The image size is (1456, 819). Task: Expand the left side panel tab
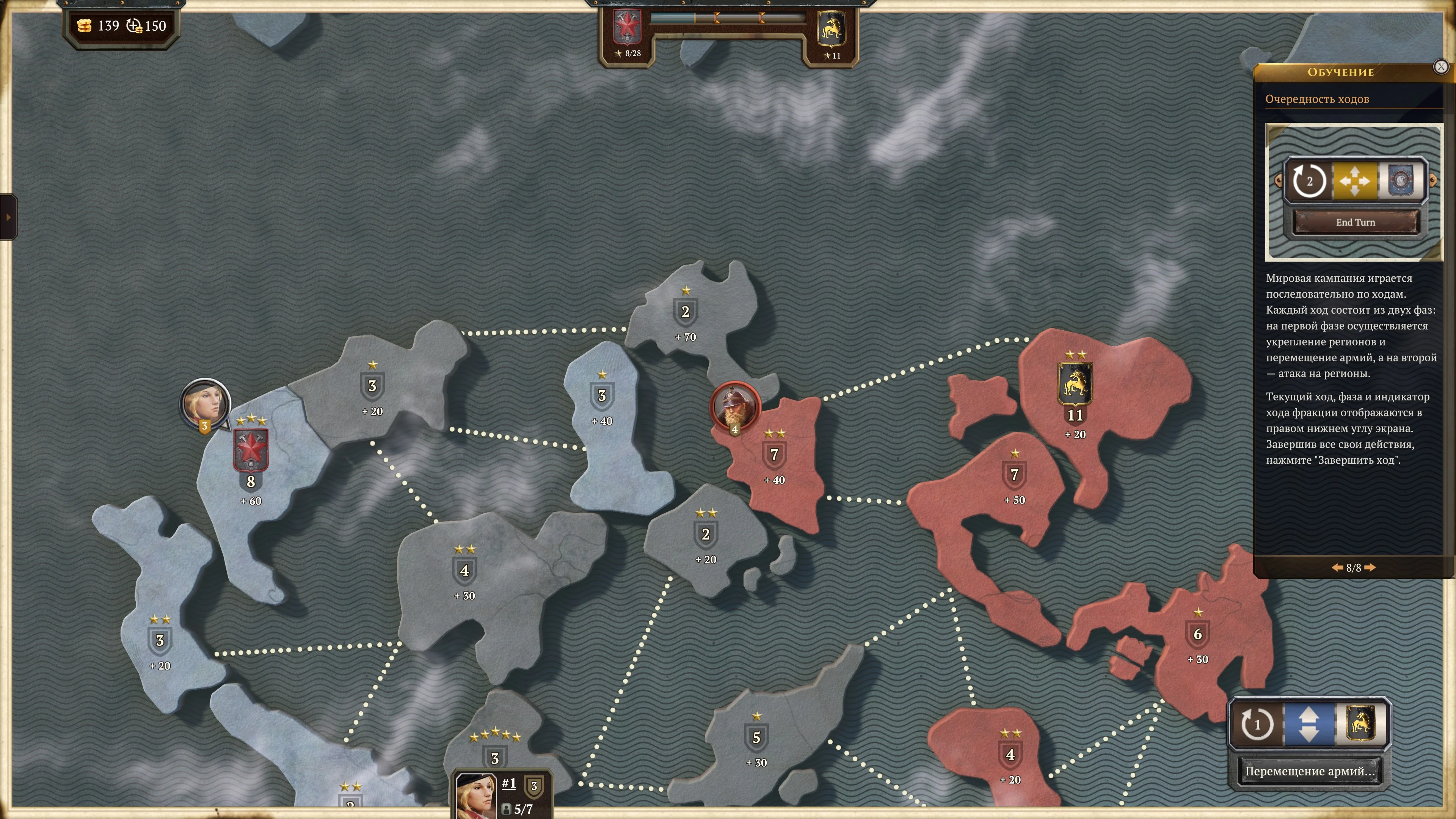pyautogui.click(x=8, y=217)
